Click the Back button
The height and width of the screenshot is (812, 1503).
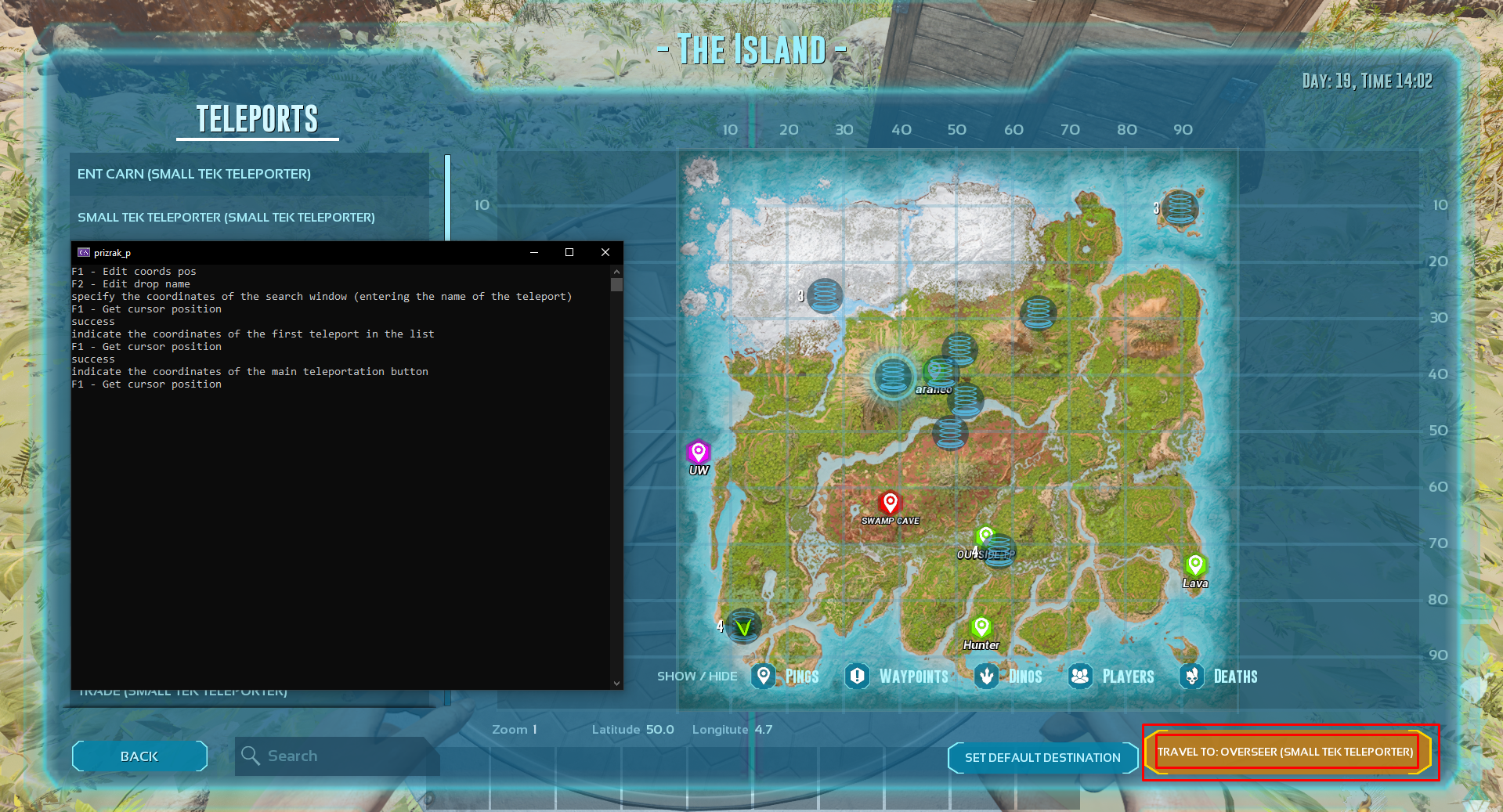[139, 756]
